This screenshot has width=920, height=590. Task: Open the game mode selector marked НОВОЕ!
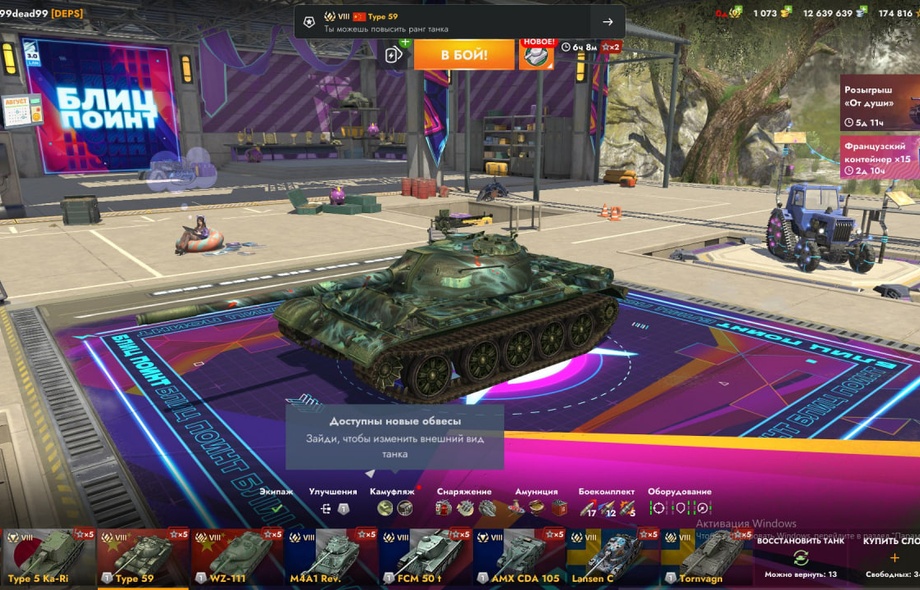tap(537, 54)
